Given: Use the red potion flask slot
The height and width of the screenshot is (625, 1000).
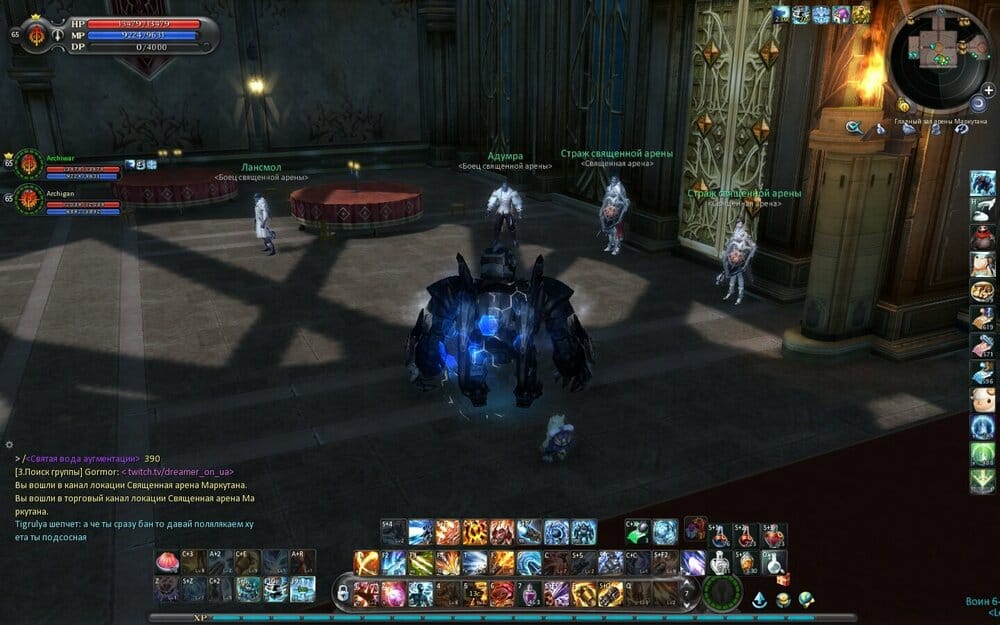Looking at the screenshot, I should 721,537.
